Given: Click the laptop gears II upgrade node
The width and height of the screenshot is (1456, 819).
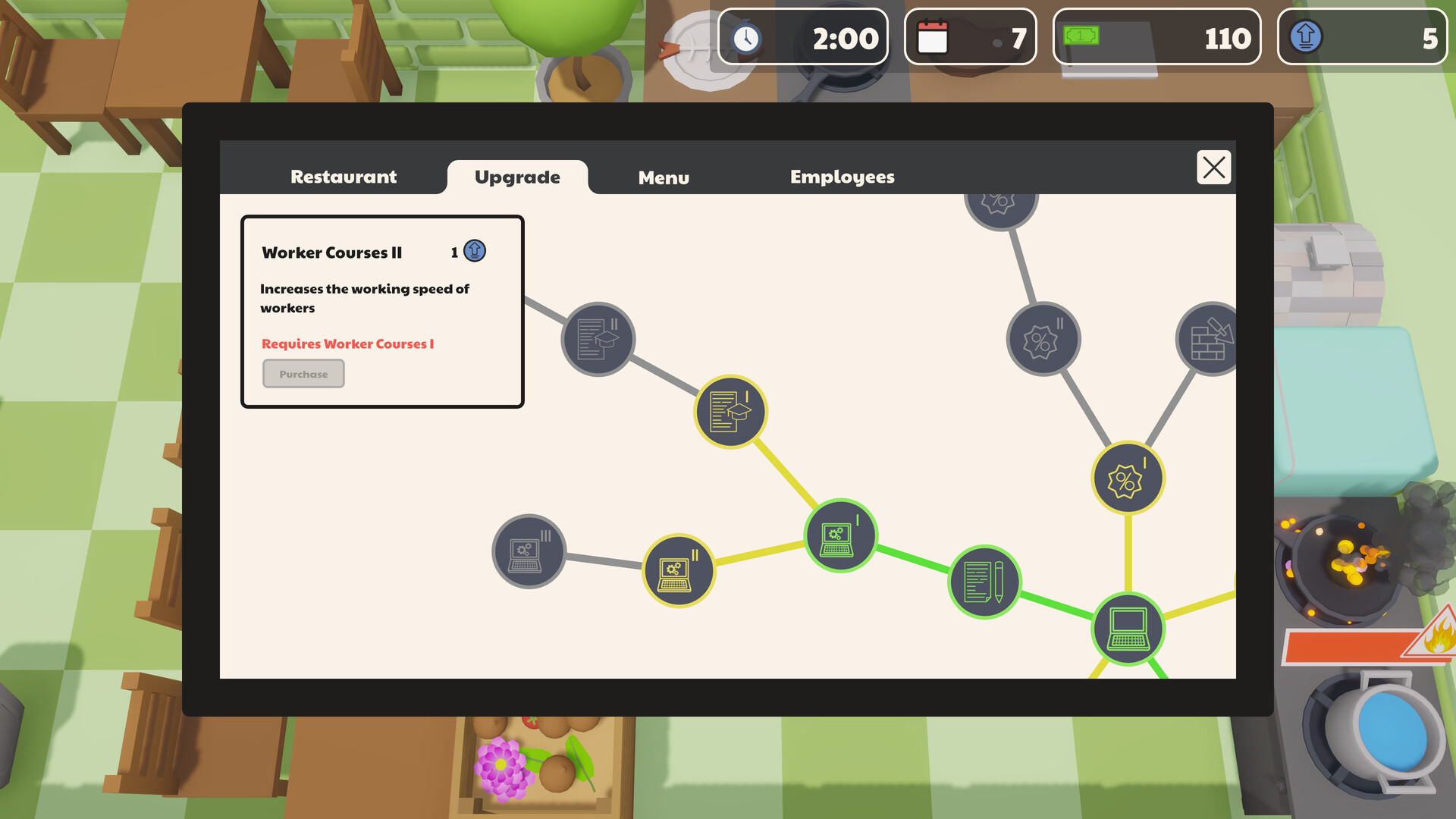Looking at the screenshot, I should click(x=679, y=570).
